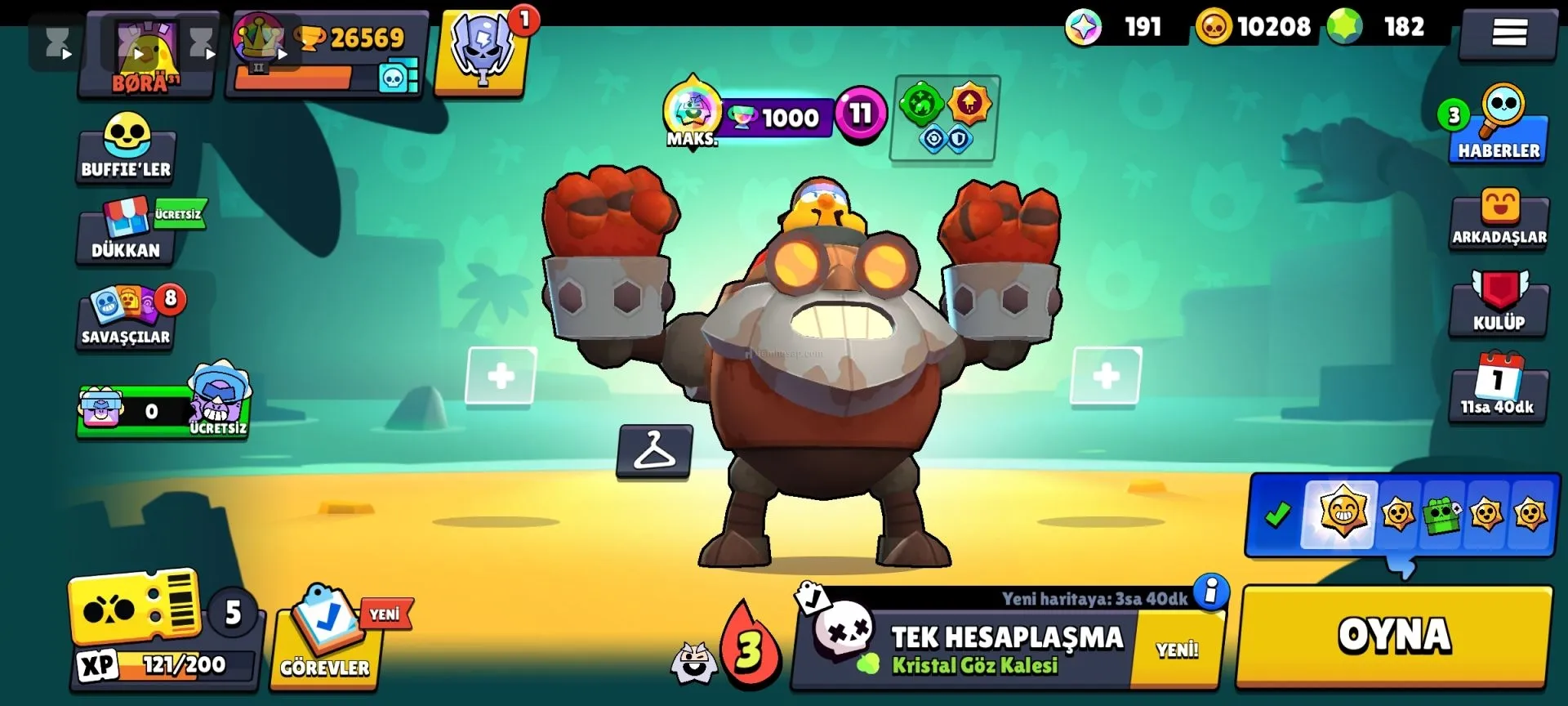The image size is (1568, 706).
Task: Open the brawler gadget and gear loadout
Action: (x=945, y=119)
